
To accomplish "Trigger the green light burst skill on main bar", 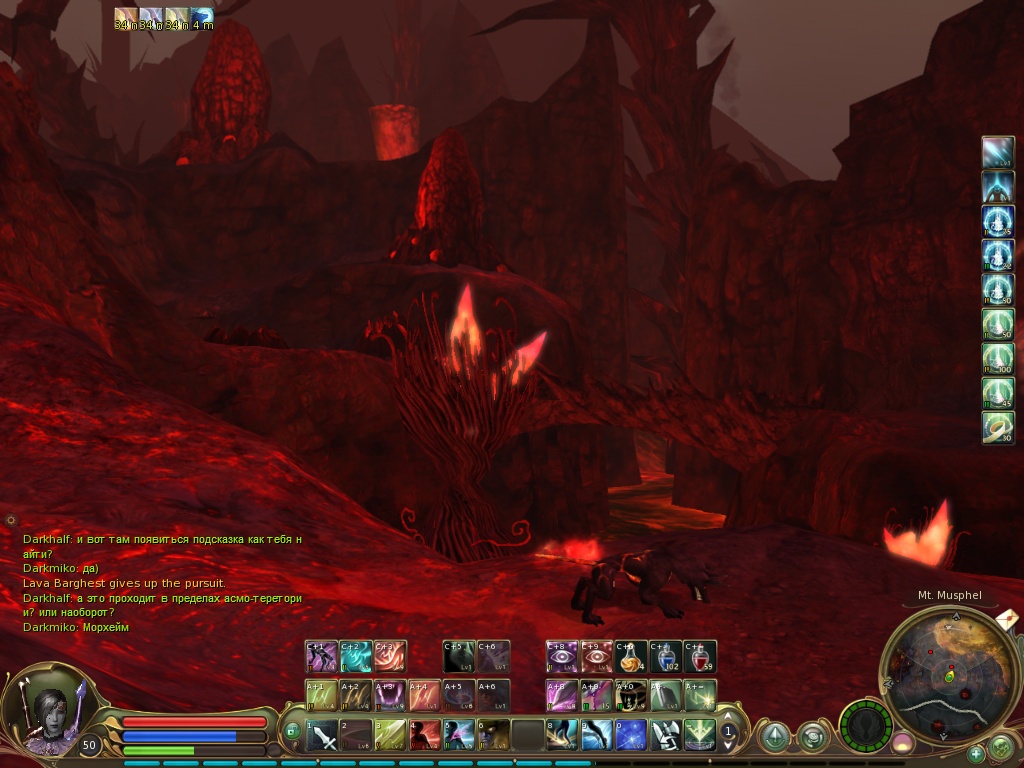I will coord(699,736).
